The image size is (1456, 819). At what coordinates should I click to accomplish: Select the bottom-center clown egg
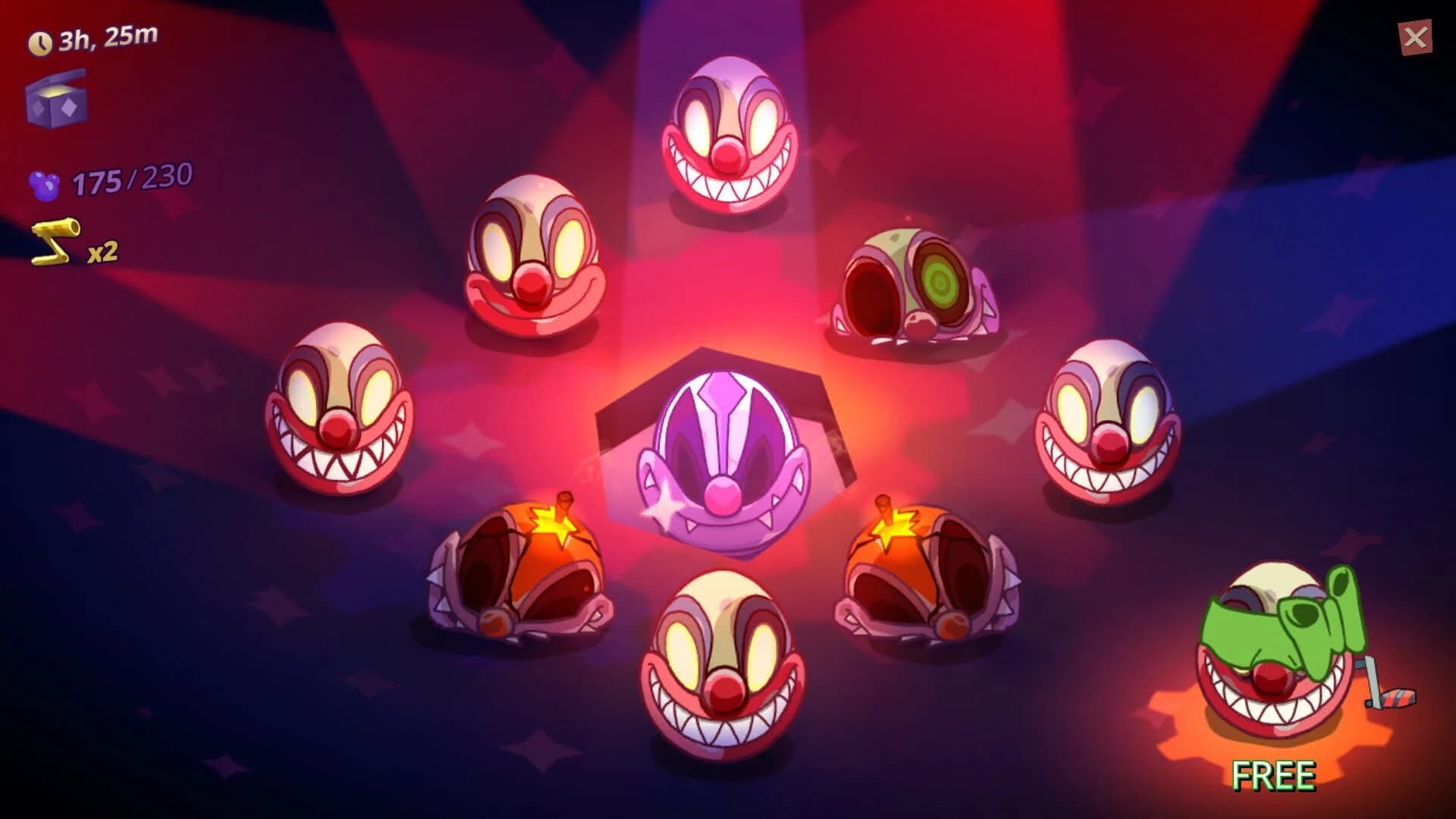click(720, 660)
